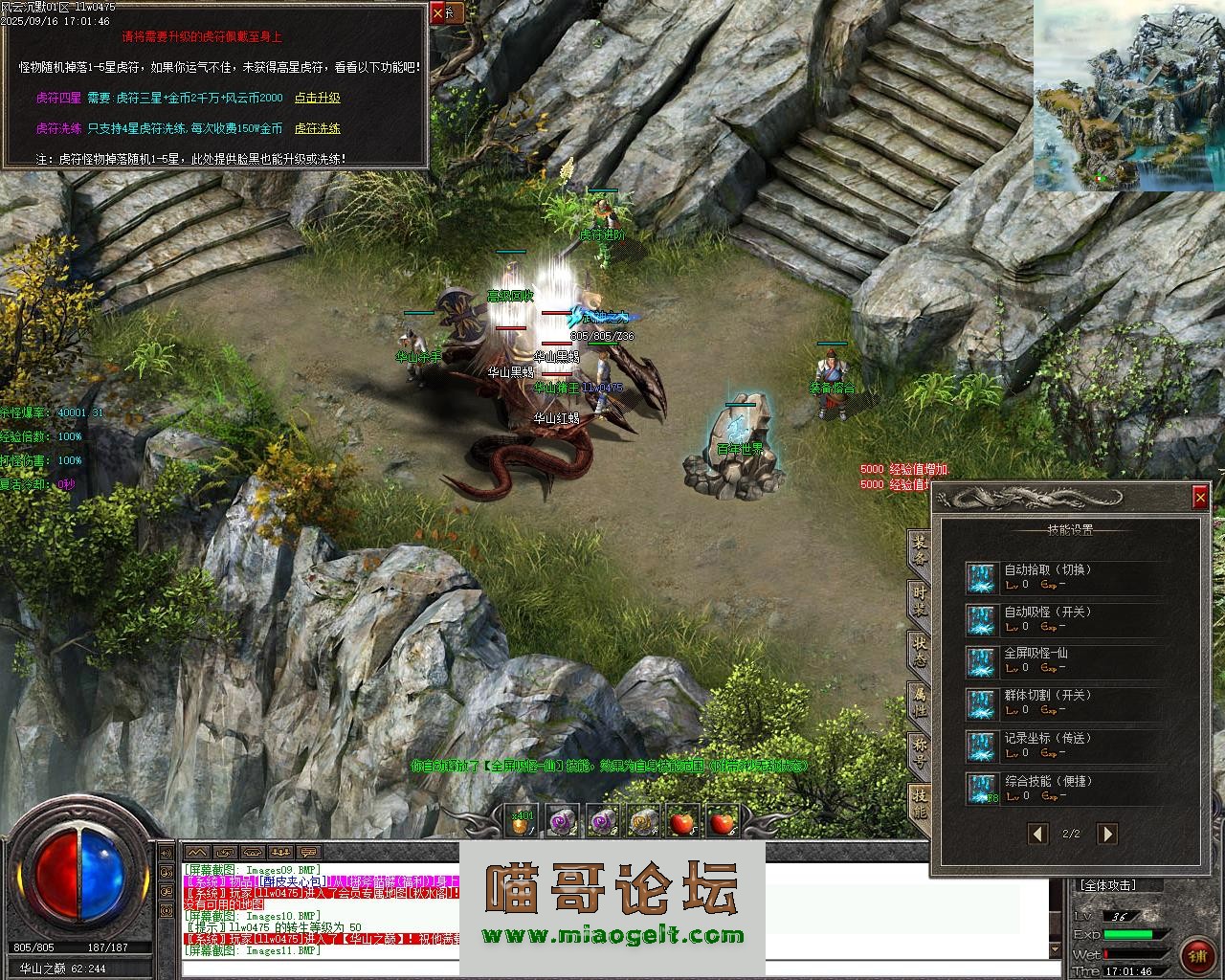Image resolution: width=1225 pixels, height=980 pixels.
Task: Click the 点击升级 tiger talisman upgrade link
Action: pos(317,98)
